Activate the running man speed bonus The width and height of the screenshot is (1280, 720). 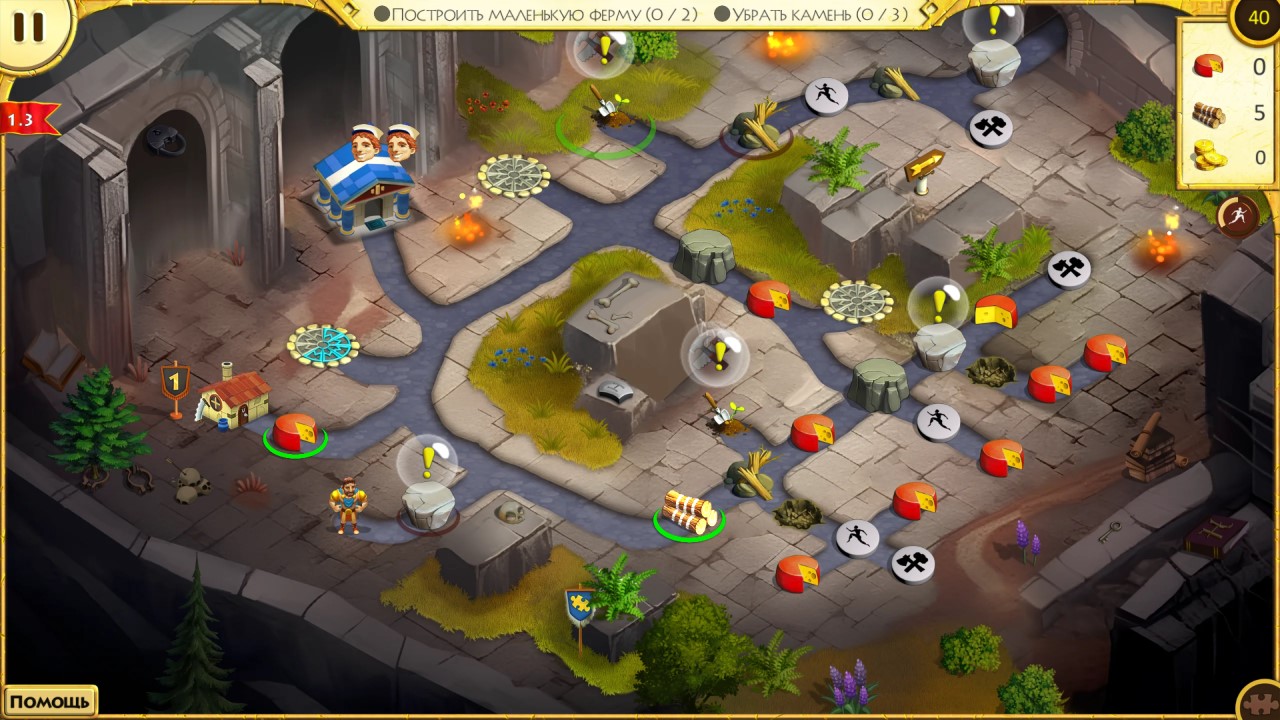(1238, 215)
